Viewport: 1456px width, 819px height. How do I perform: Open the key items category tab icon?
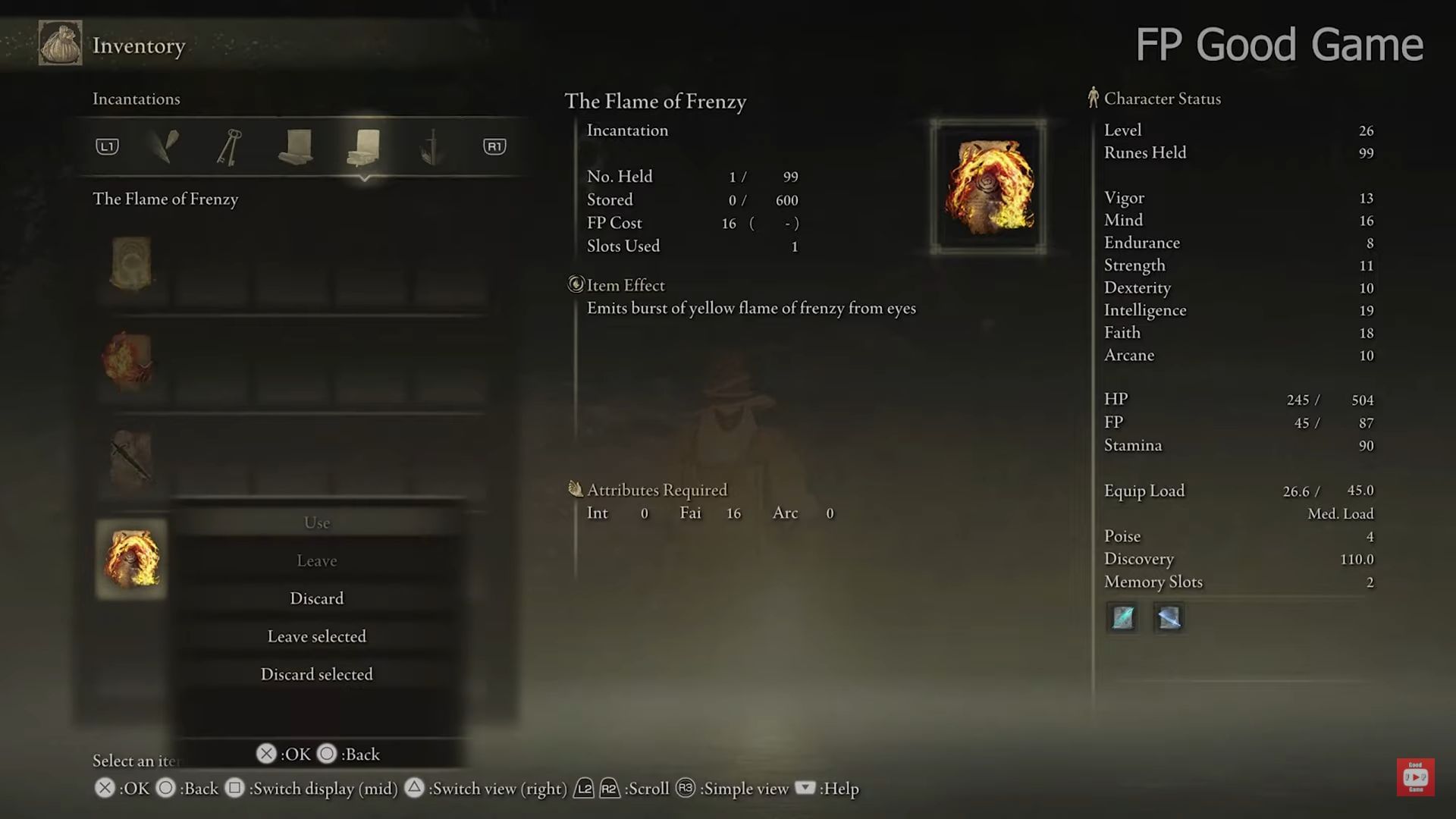point(230,146)
